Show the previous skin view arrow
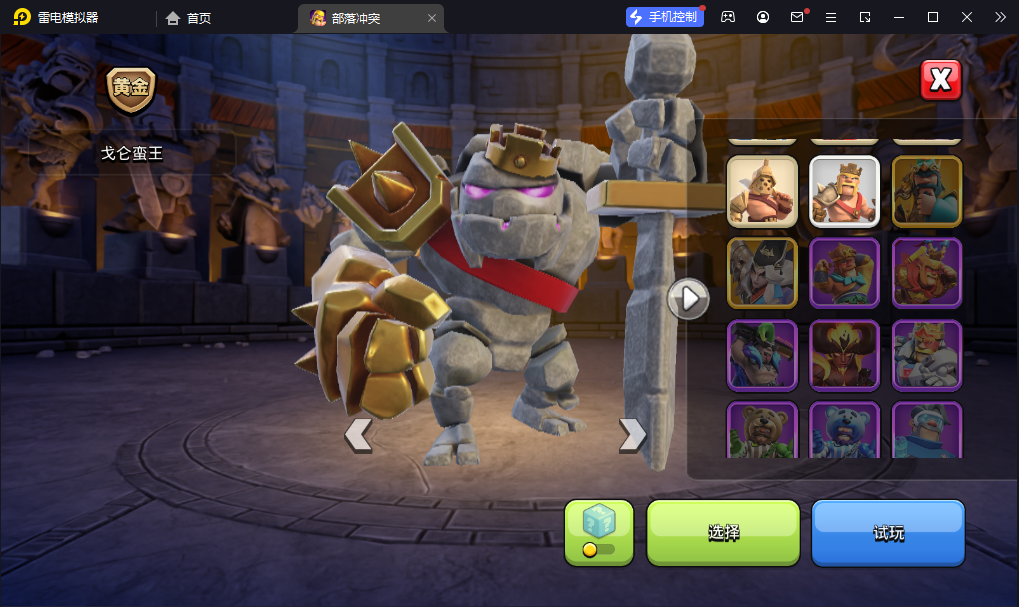1019x607 pixels. point(358,434)
